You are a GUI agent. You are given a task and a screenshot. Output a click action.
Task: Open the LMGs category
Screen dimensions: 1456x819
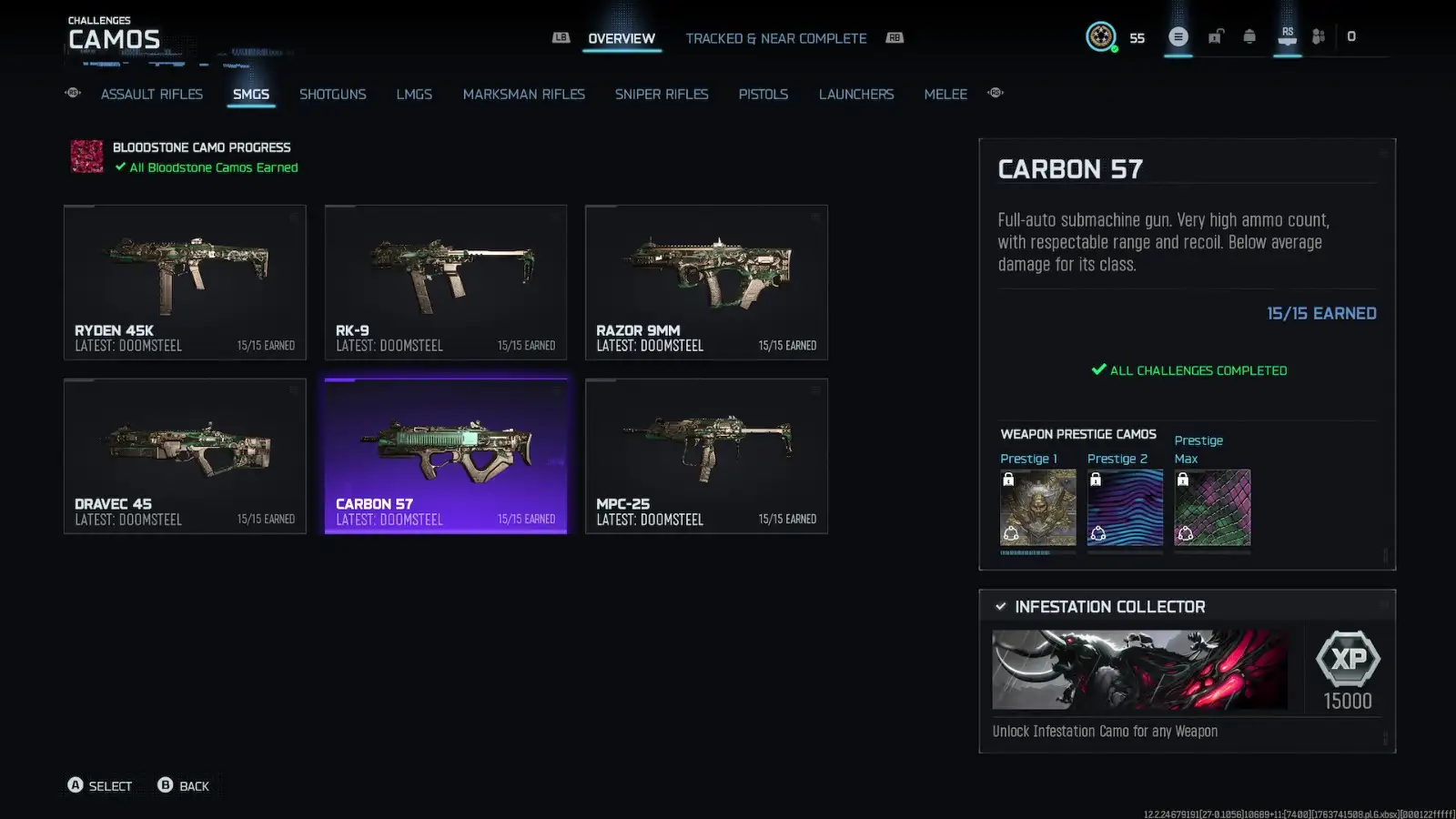point(414,94)
